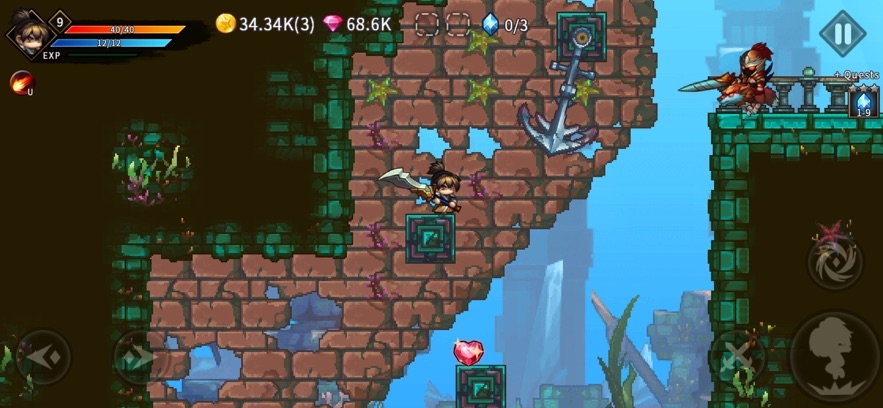Open the Quests tracker crystal icon
This screenshot has height=408, width=883.
point(862,102)
